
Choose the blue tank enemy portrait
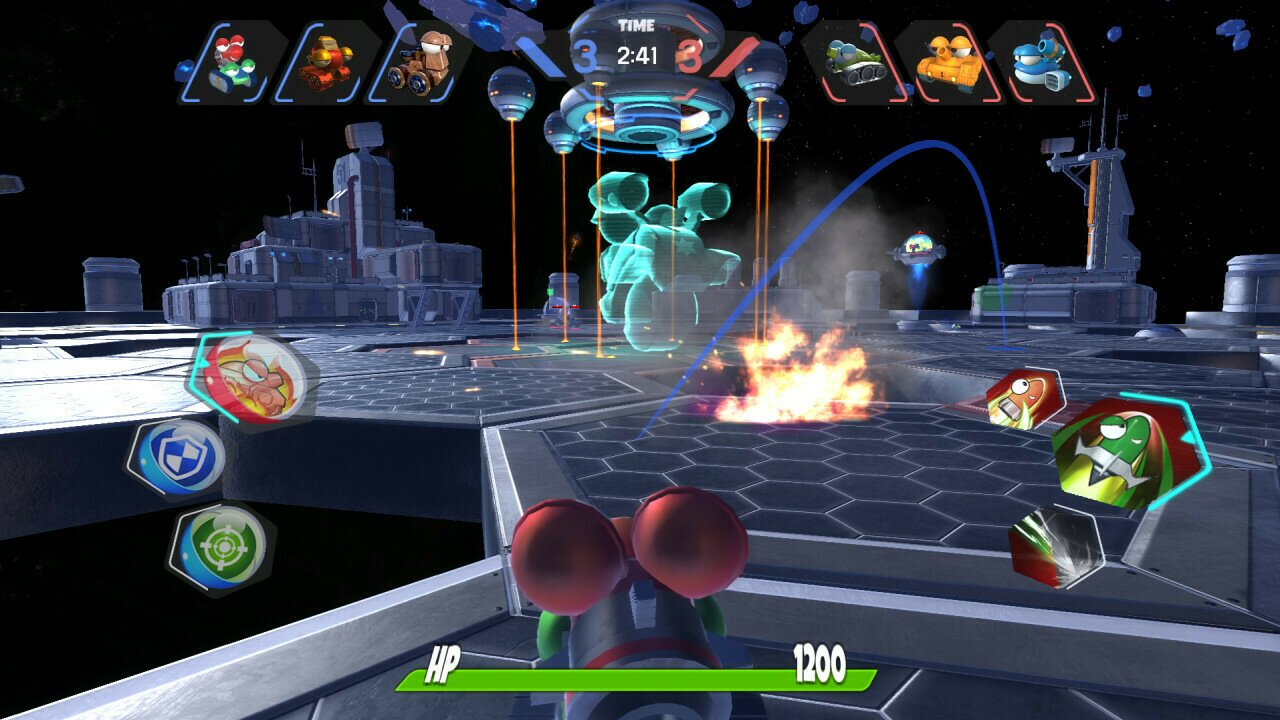click(1041, 62)
